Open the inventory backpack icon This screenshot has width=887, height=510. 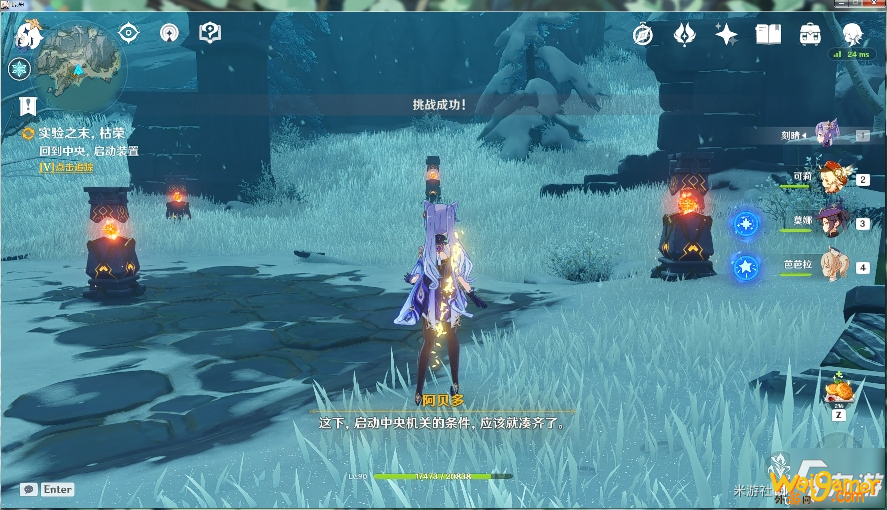[810, 35]
